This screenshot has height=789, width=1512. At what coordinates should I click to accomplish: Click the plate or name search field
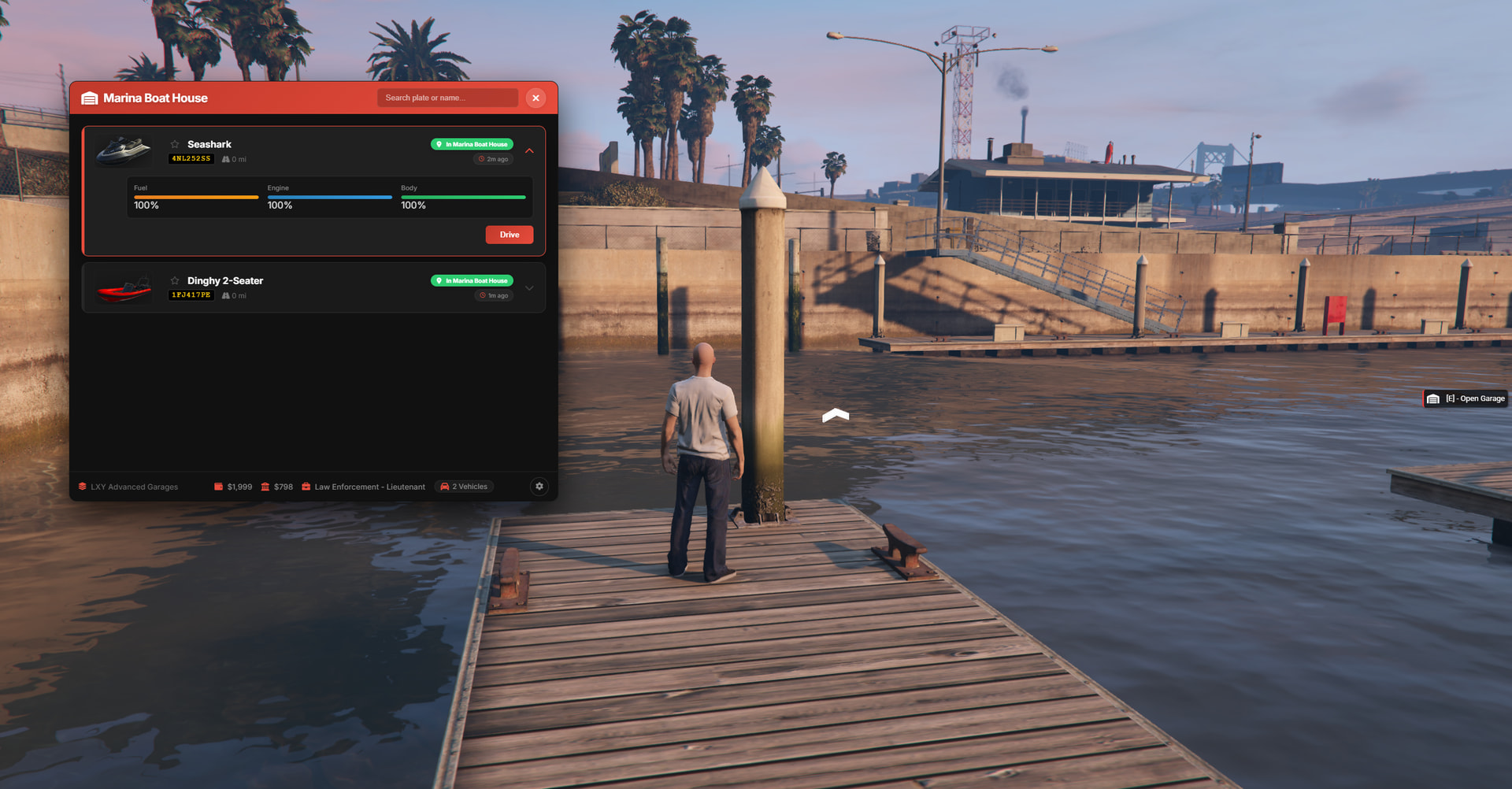[447, 98]
